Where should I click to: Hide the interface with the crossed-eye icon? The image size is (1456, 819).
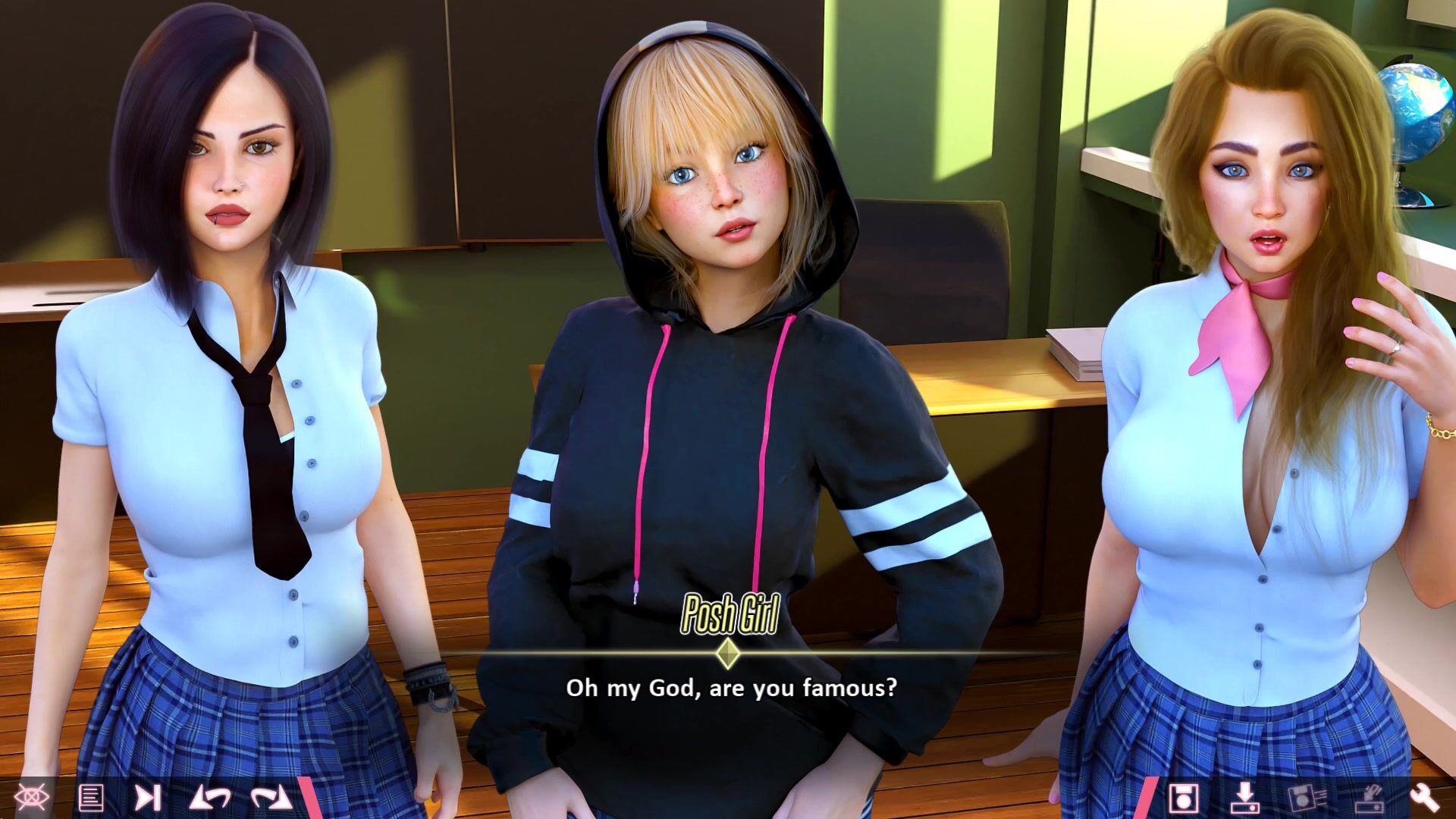[32, 797]
